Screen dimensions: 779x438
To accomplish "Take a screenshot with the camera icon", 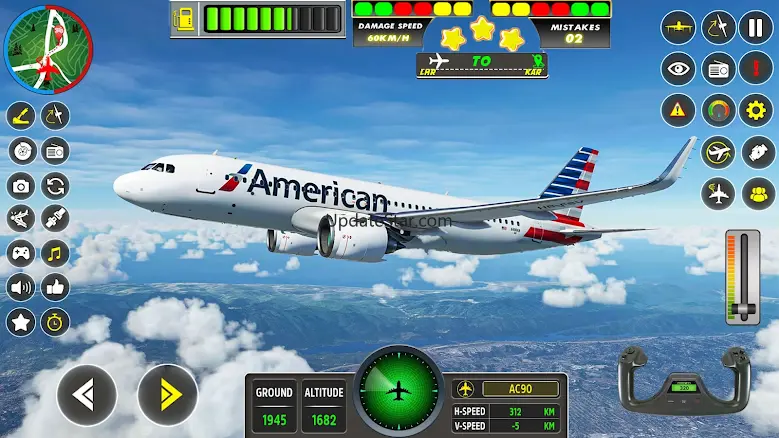I will coord(21,185).
